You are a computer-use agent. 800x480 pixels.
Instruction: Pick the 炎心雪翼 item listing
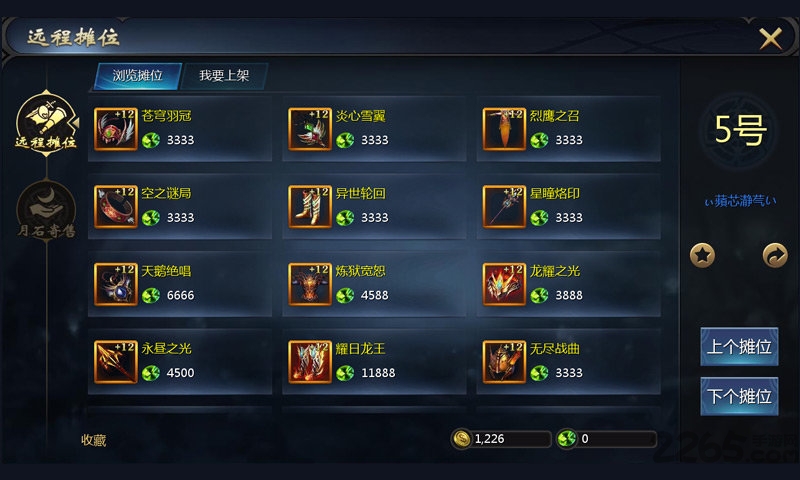373,128
